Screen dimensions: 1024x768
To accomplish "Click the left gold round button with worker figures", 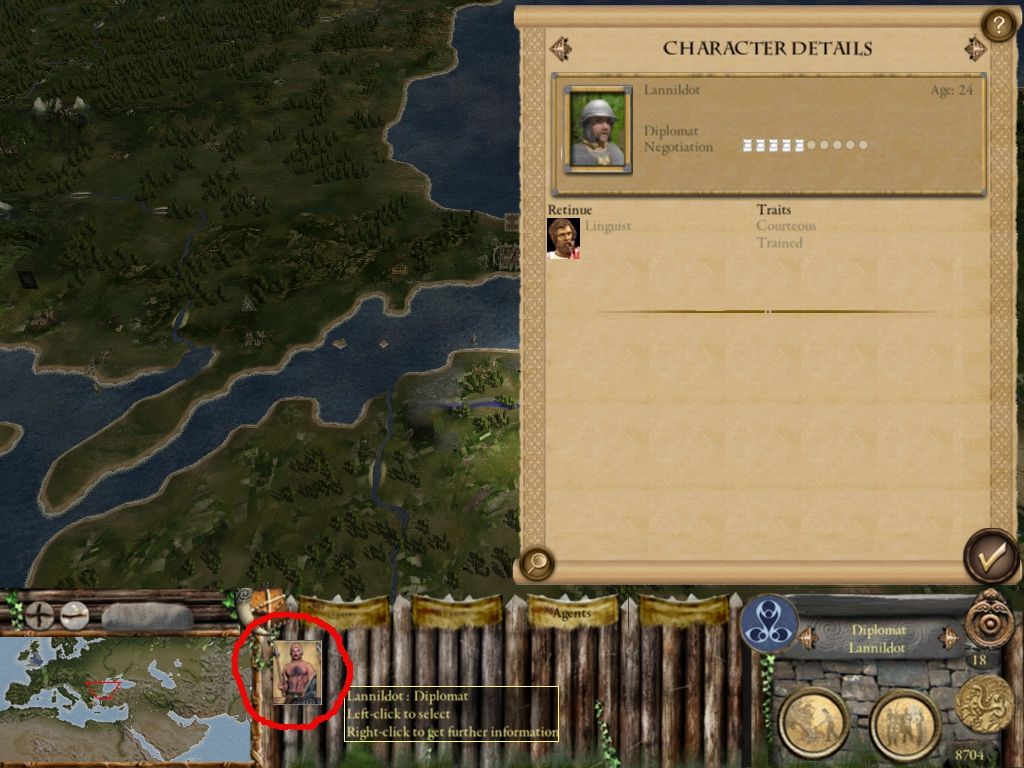I will (x=813, y=722).
